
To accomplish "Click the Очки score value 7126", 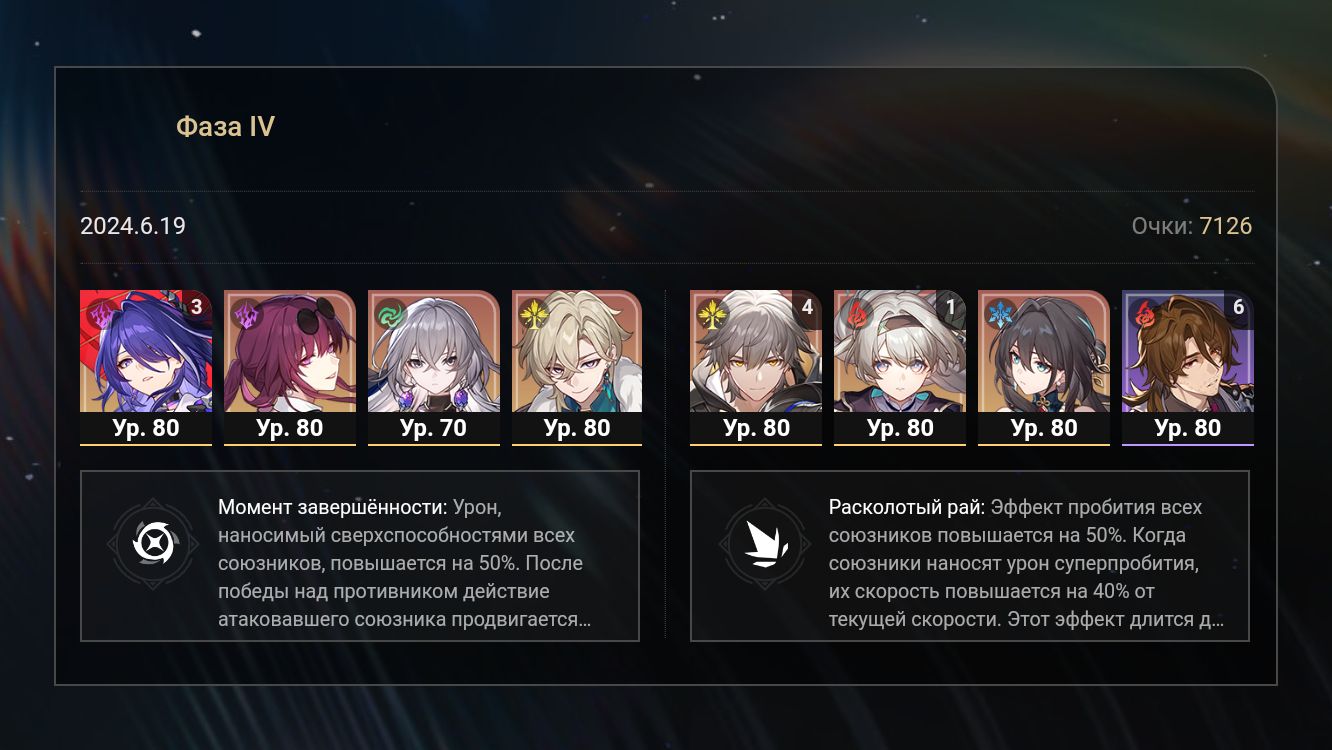I will 1226,226.
